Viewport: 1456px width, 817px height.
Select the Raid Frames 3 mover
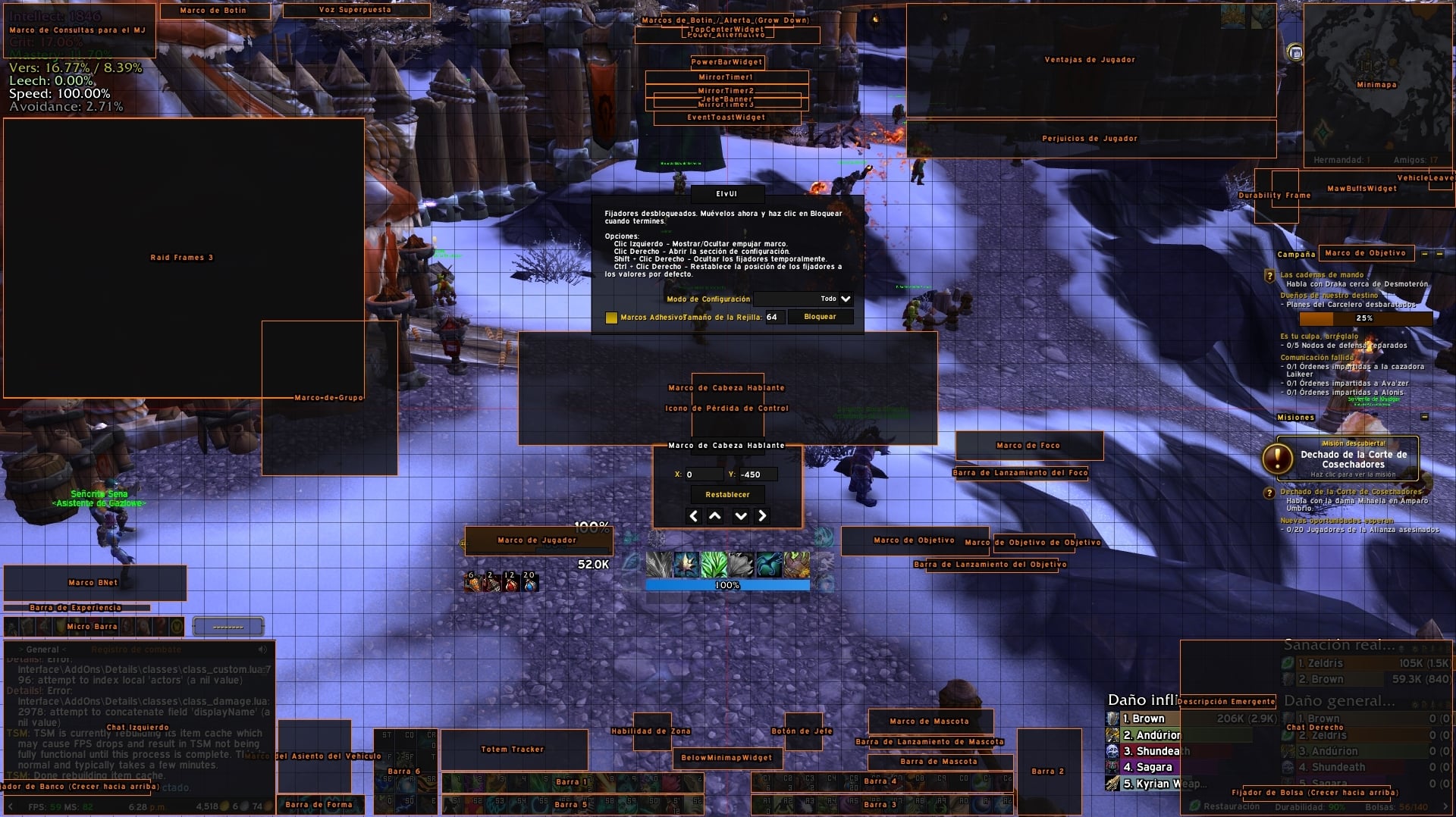(182, 258)
